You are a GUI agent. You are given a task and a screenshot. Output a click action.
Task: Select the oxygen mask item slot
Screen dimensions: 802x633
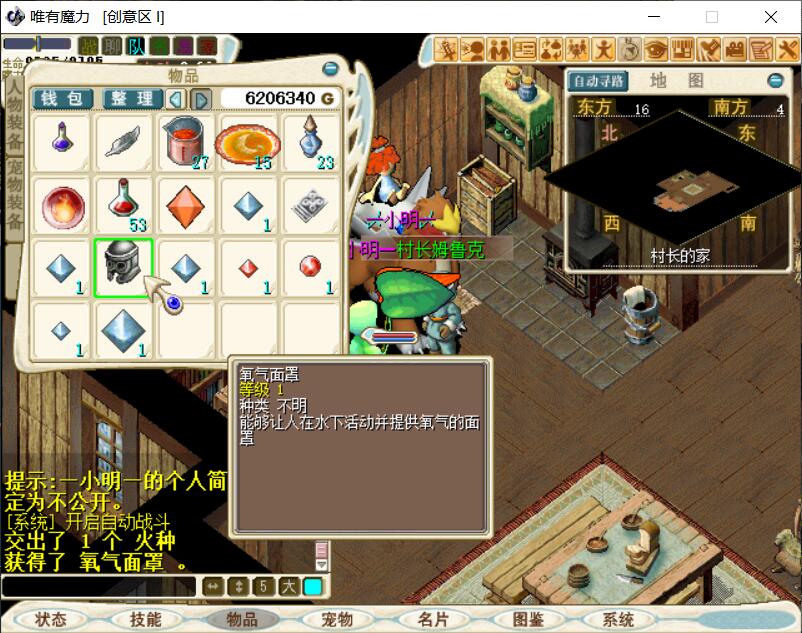123,267
